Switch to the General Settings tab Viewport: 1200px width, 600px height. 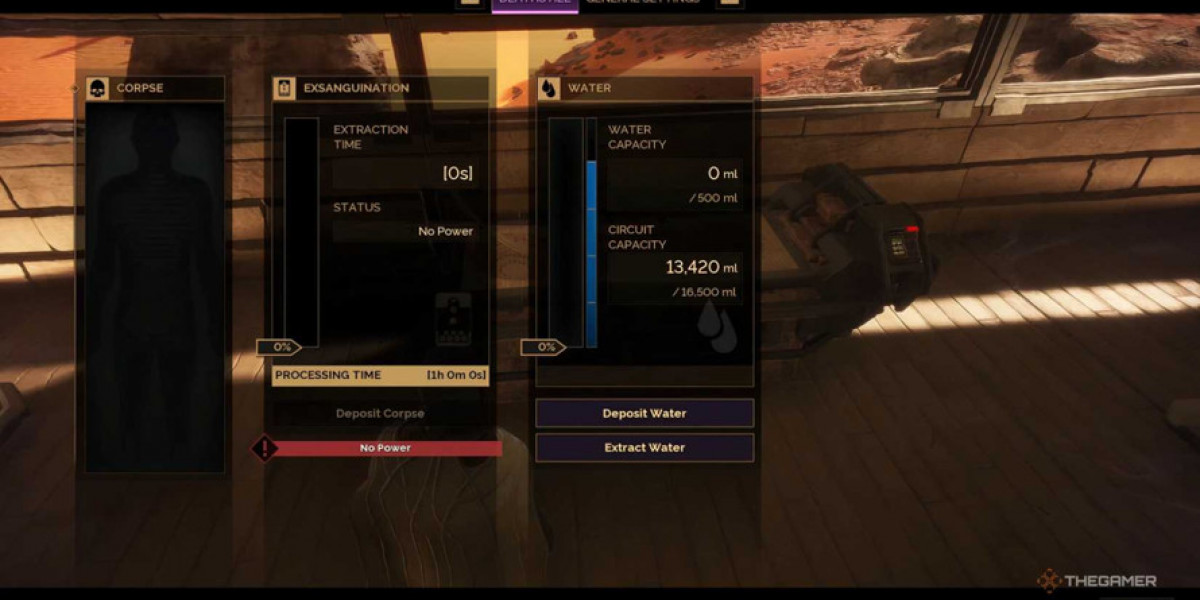tap(644, 3)
